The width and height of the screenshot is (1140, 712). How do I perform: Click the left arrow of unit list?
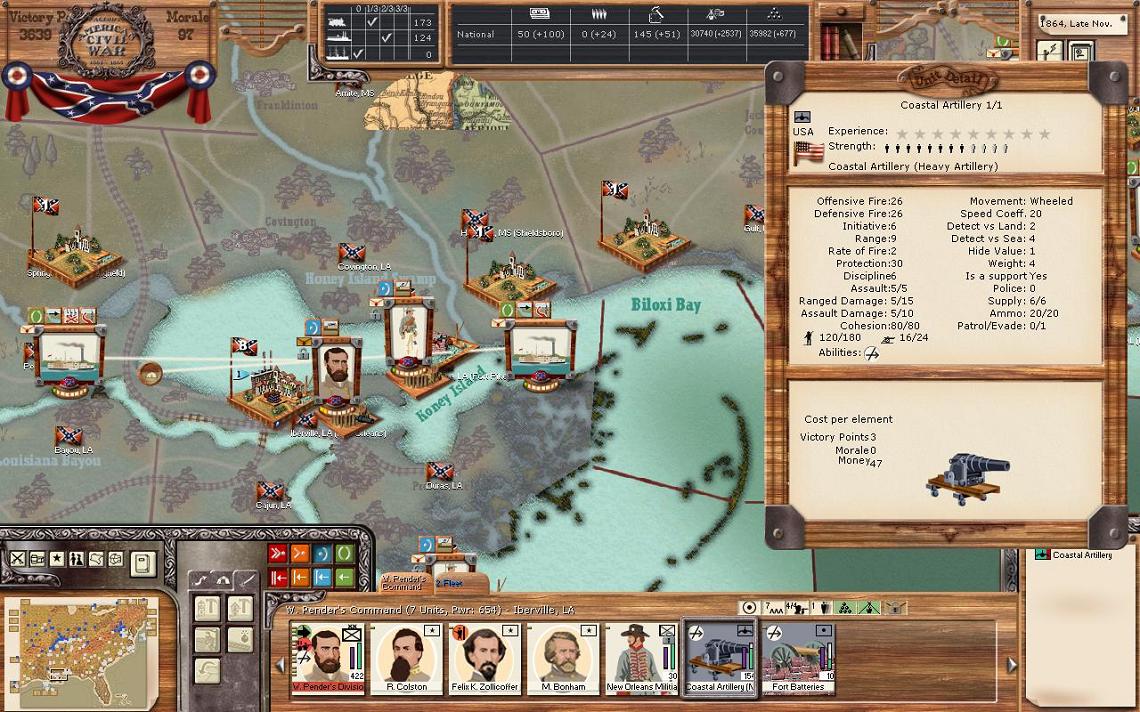[x=280, y=664]
